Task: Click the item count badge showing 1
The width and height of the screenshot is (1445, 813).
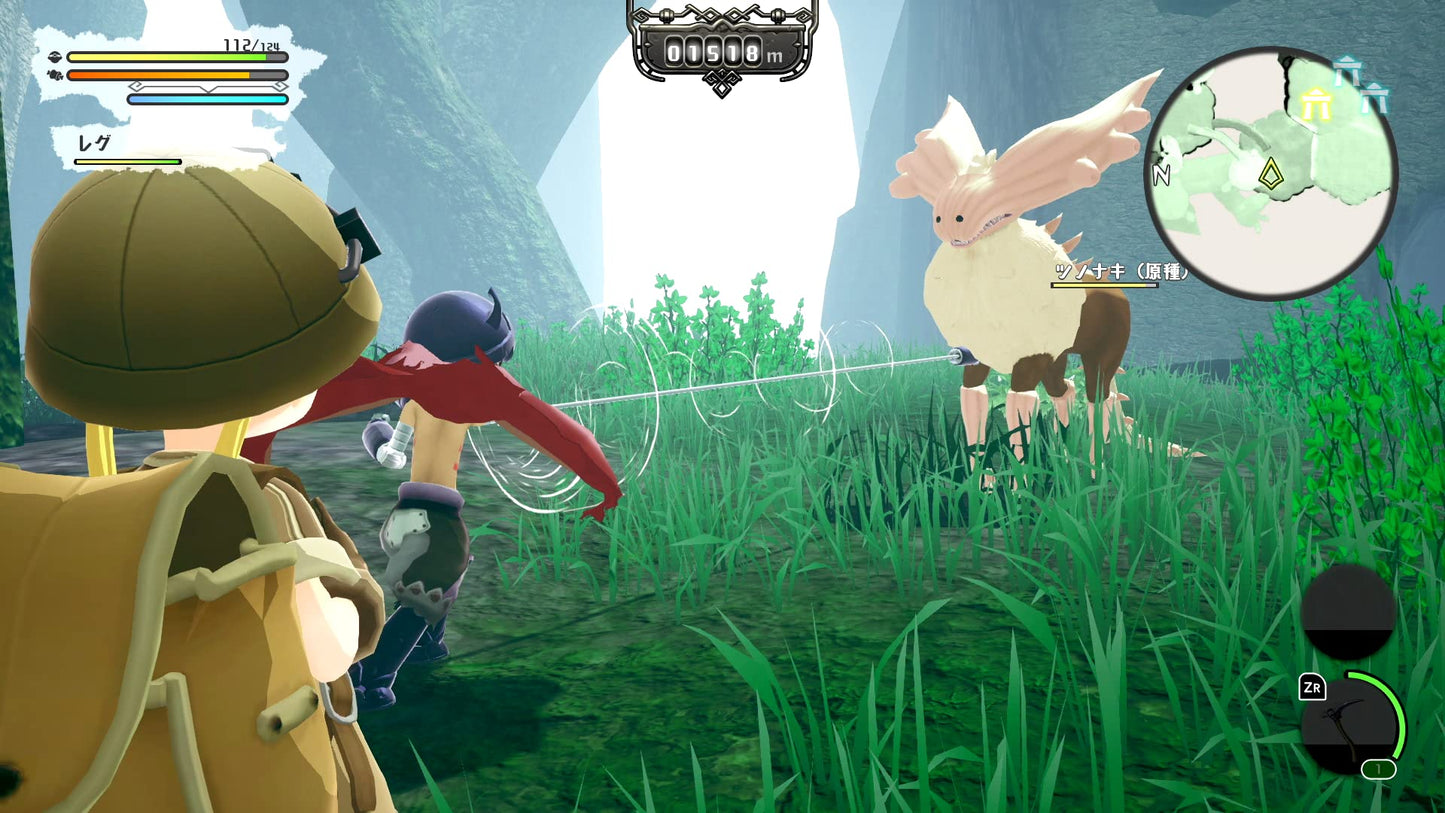Action: pyautogui.click(x=1380, y=769)
